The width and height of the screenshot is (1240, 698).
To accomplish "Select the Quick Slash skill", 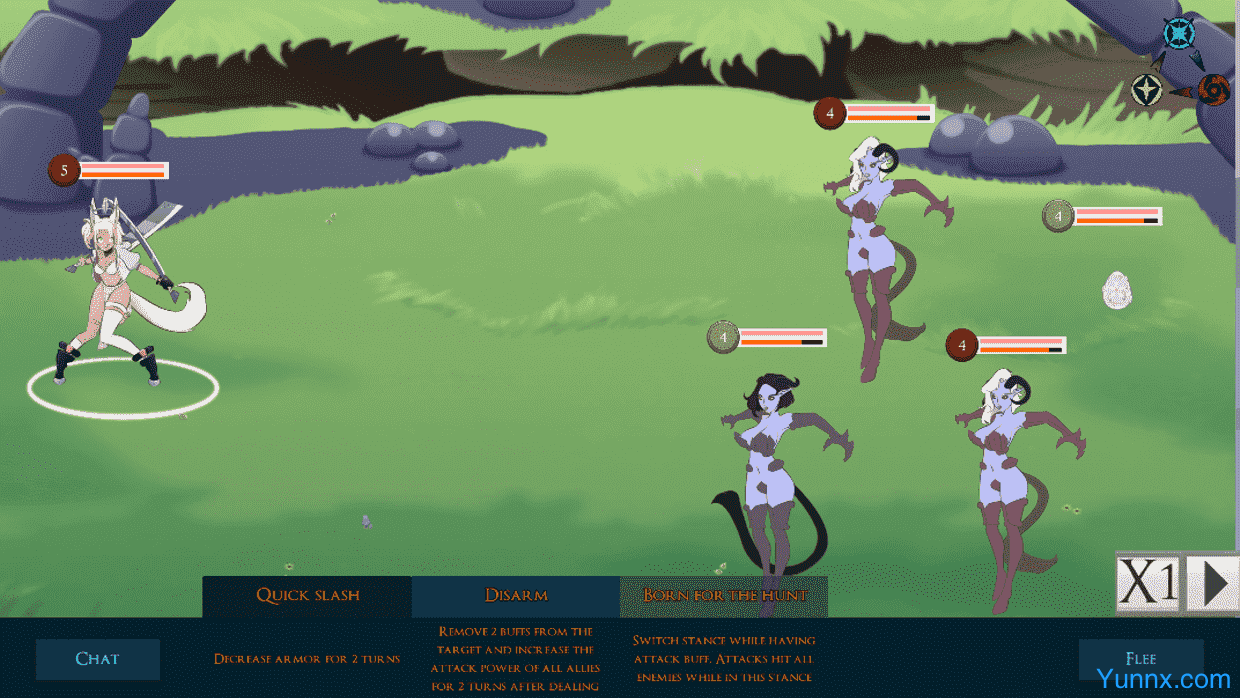I will coord(307,596).
